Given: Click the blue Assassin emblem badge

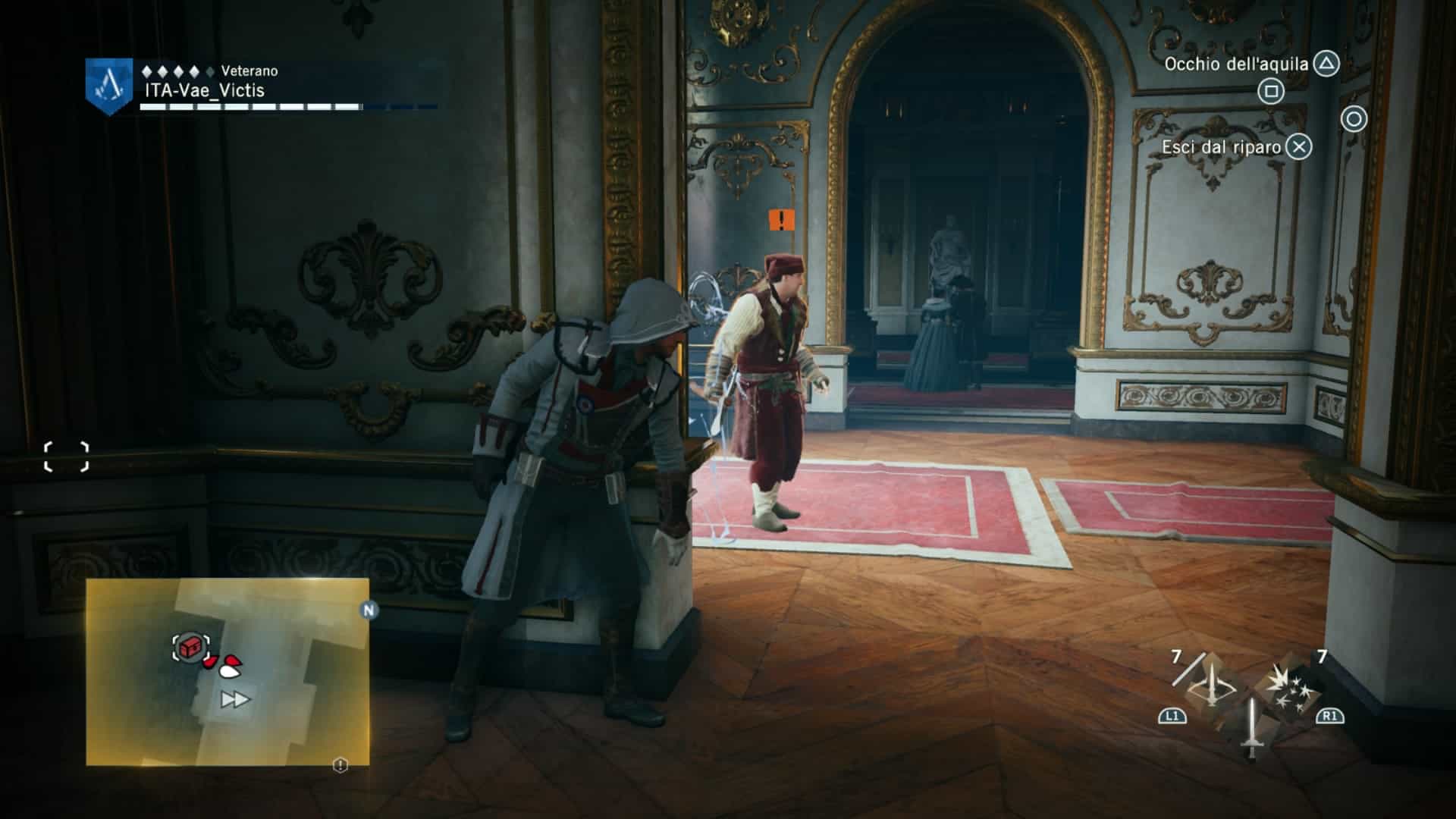Looking at the screenshot, I should (109, 86).
